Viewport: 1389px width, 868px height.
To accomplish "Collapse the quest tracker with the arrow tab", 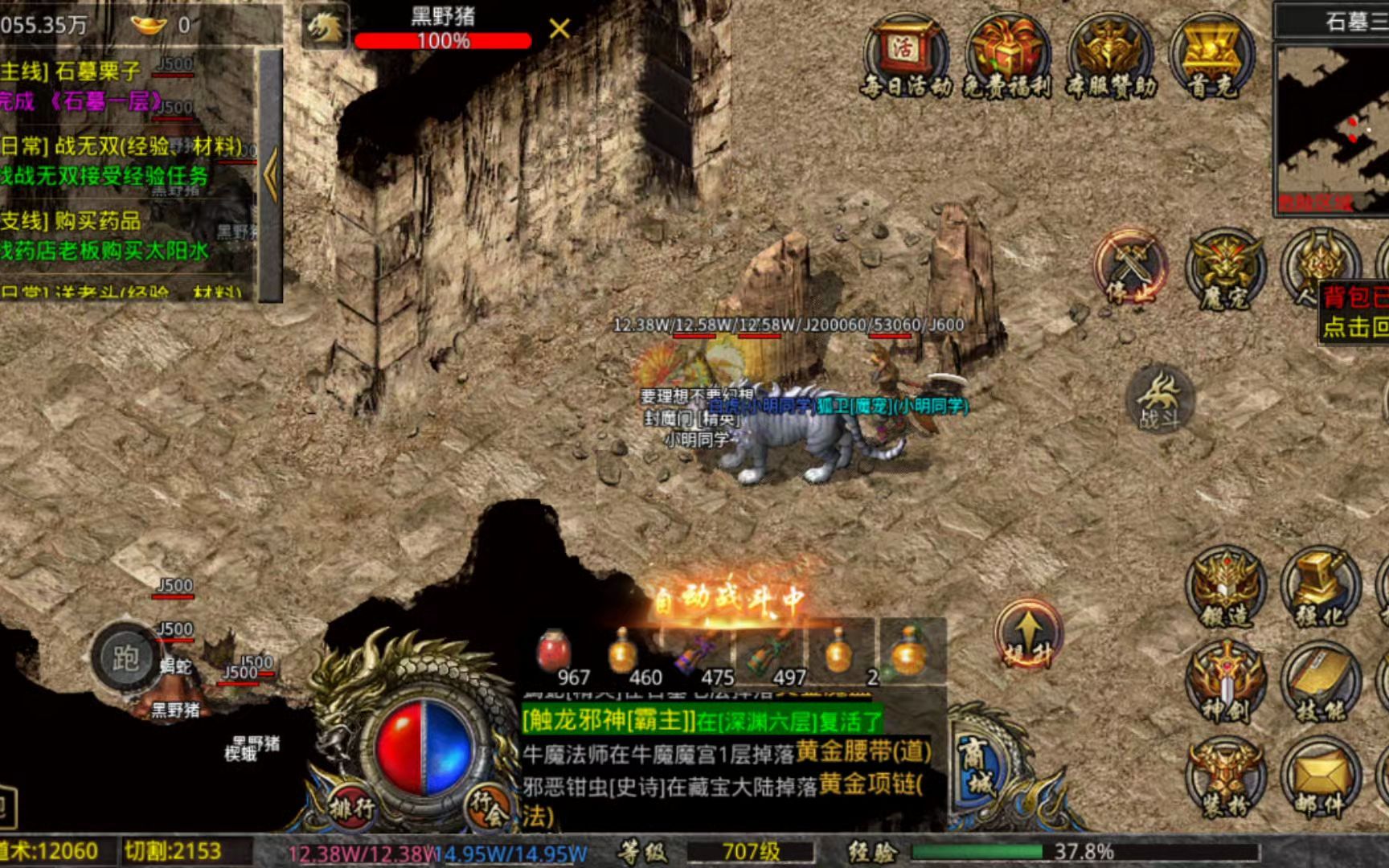I will (271, 174).
